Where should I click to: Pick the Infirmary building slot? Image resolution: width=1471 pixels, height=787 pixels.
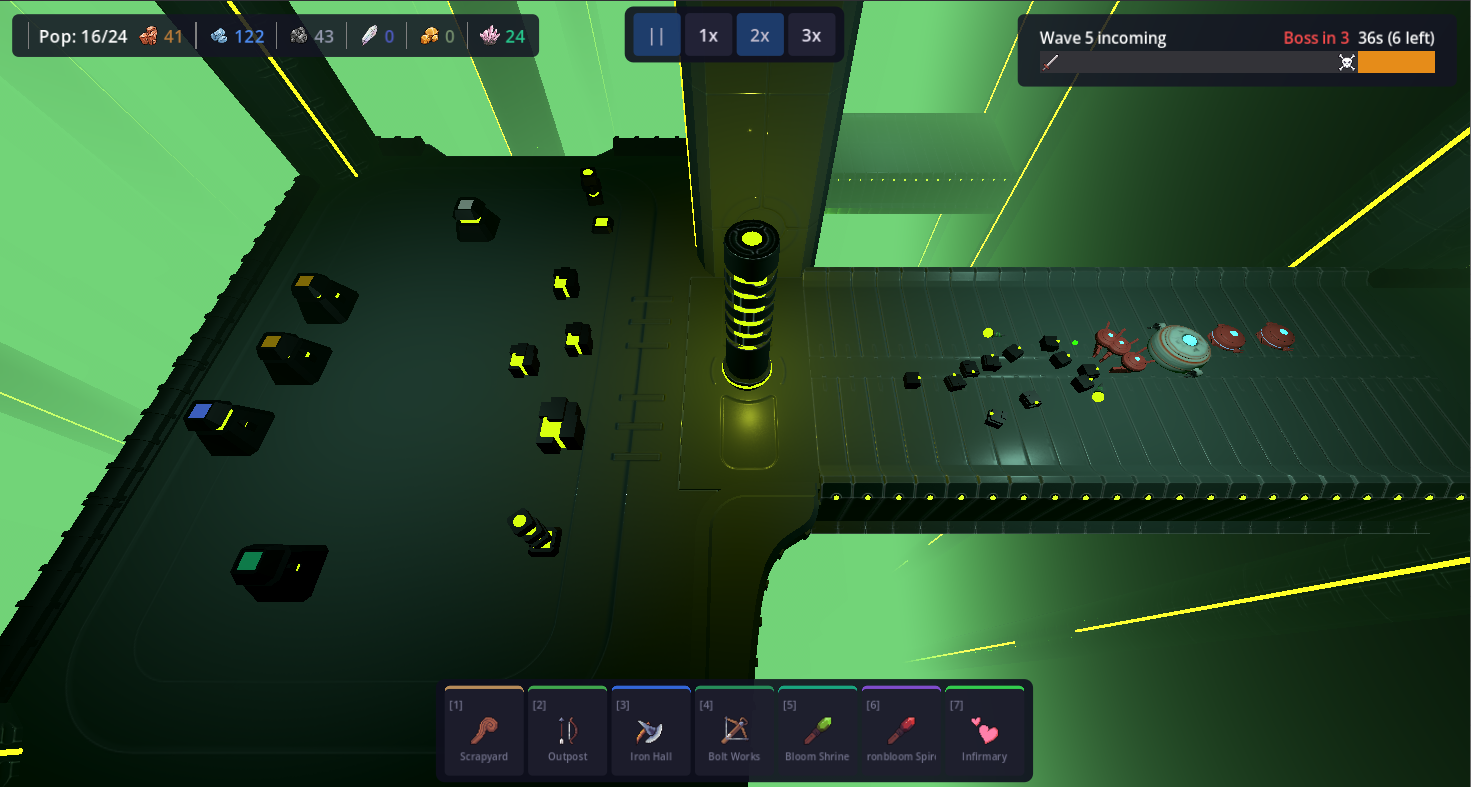tap(984, 732)
